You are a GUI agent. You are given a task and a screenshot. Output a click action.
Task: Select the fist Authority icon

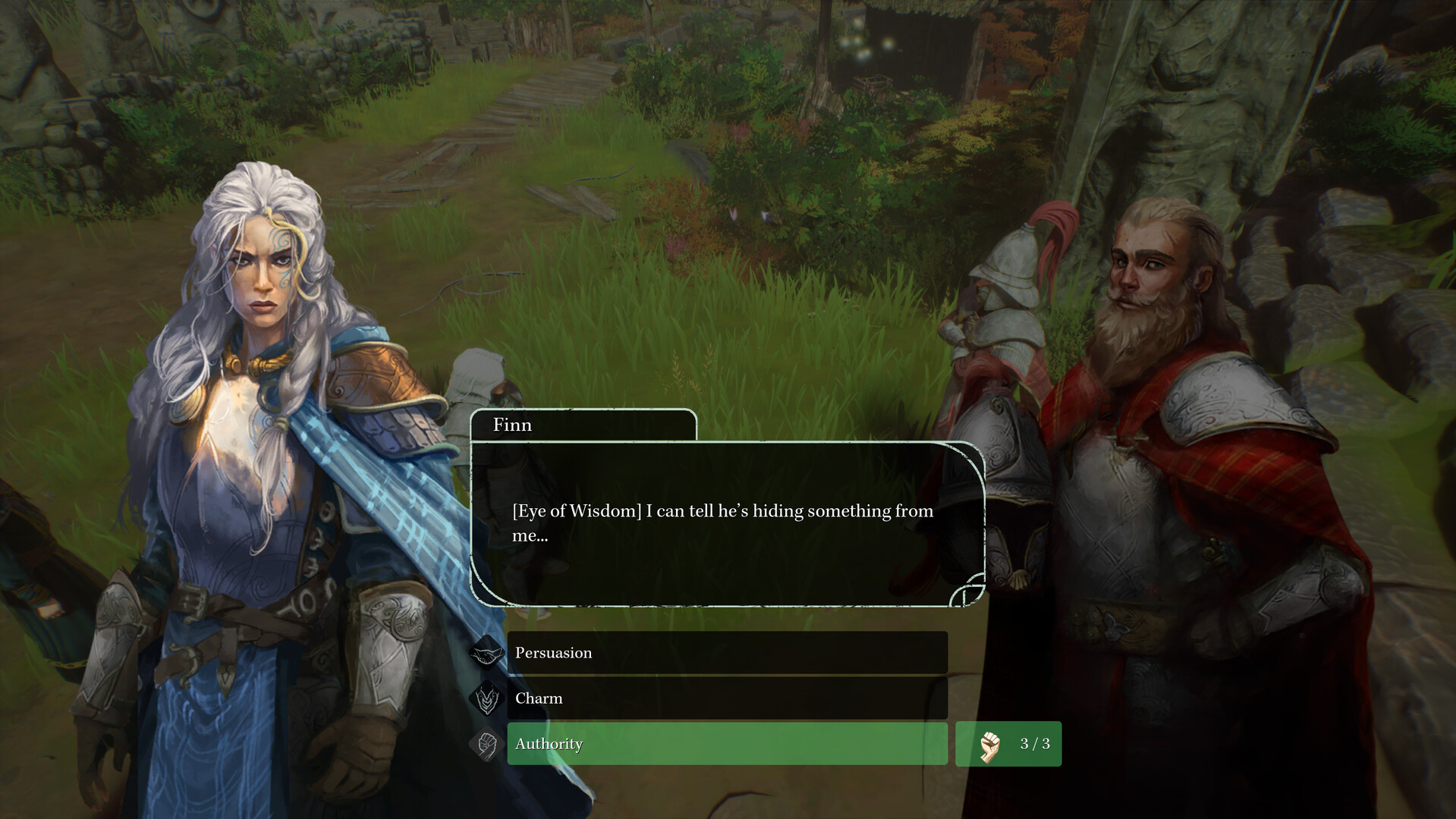(x=486, y=745)
